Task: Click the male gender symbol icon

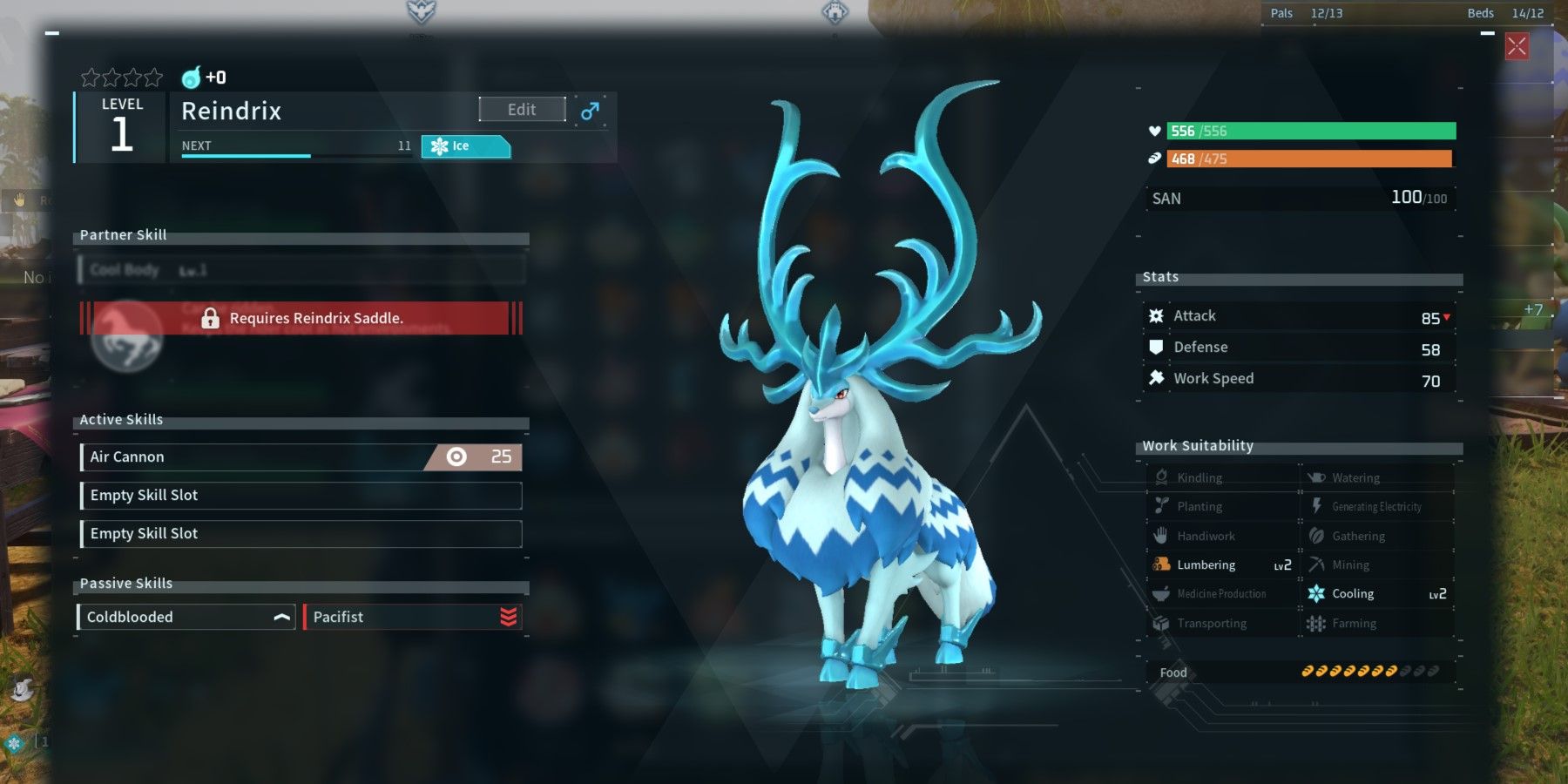Action: [x=591, y=111]
